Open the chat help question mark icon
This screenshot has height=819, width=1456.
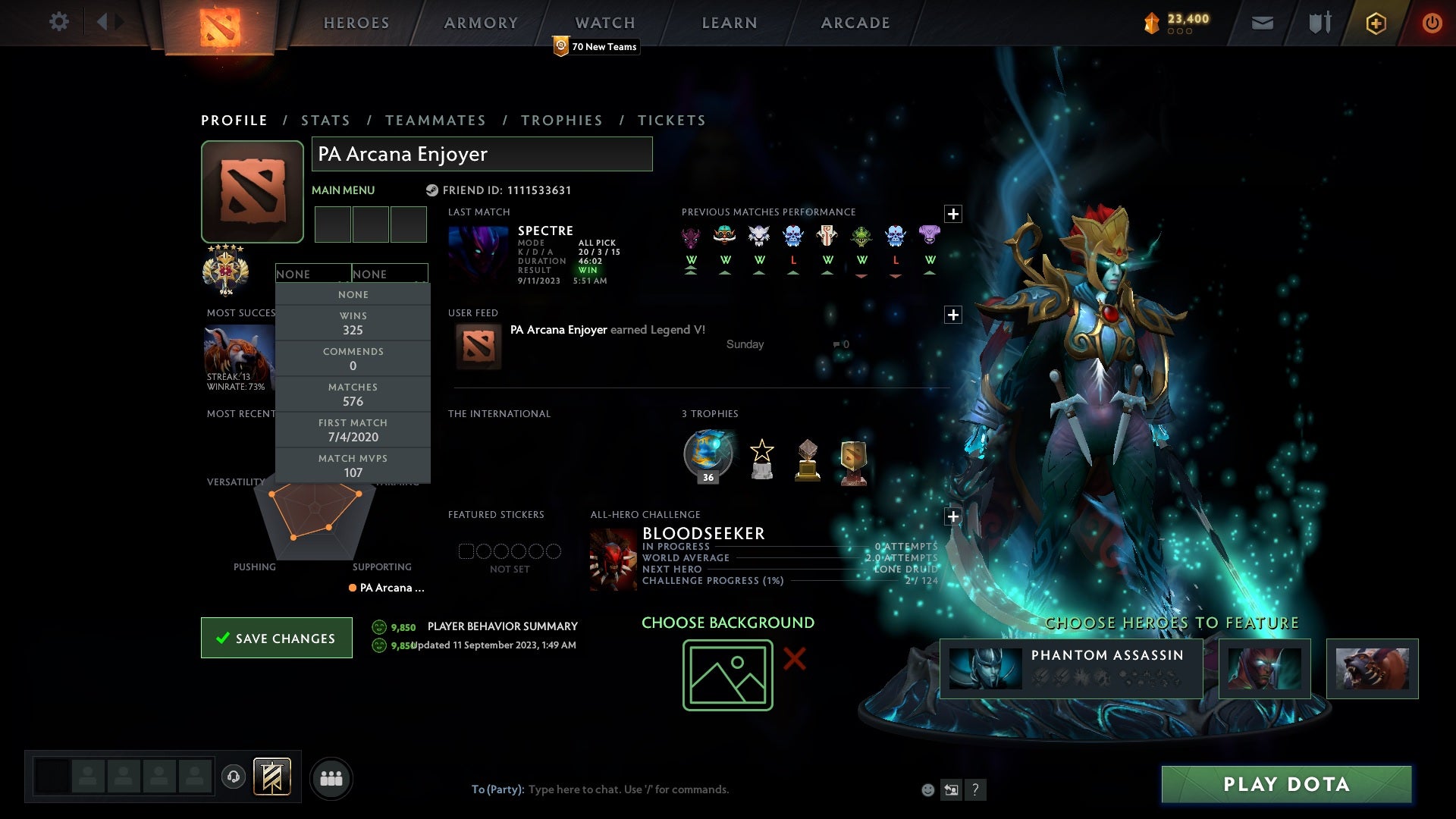975,789
